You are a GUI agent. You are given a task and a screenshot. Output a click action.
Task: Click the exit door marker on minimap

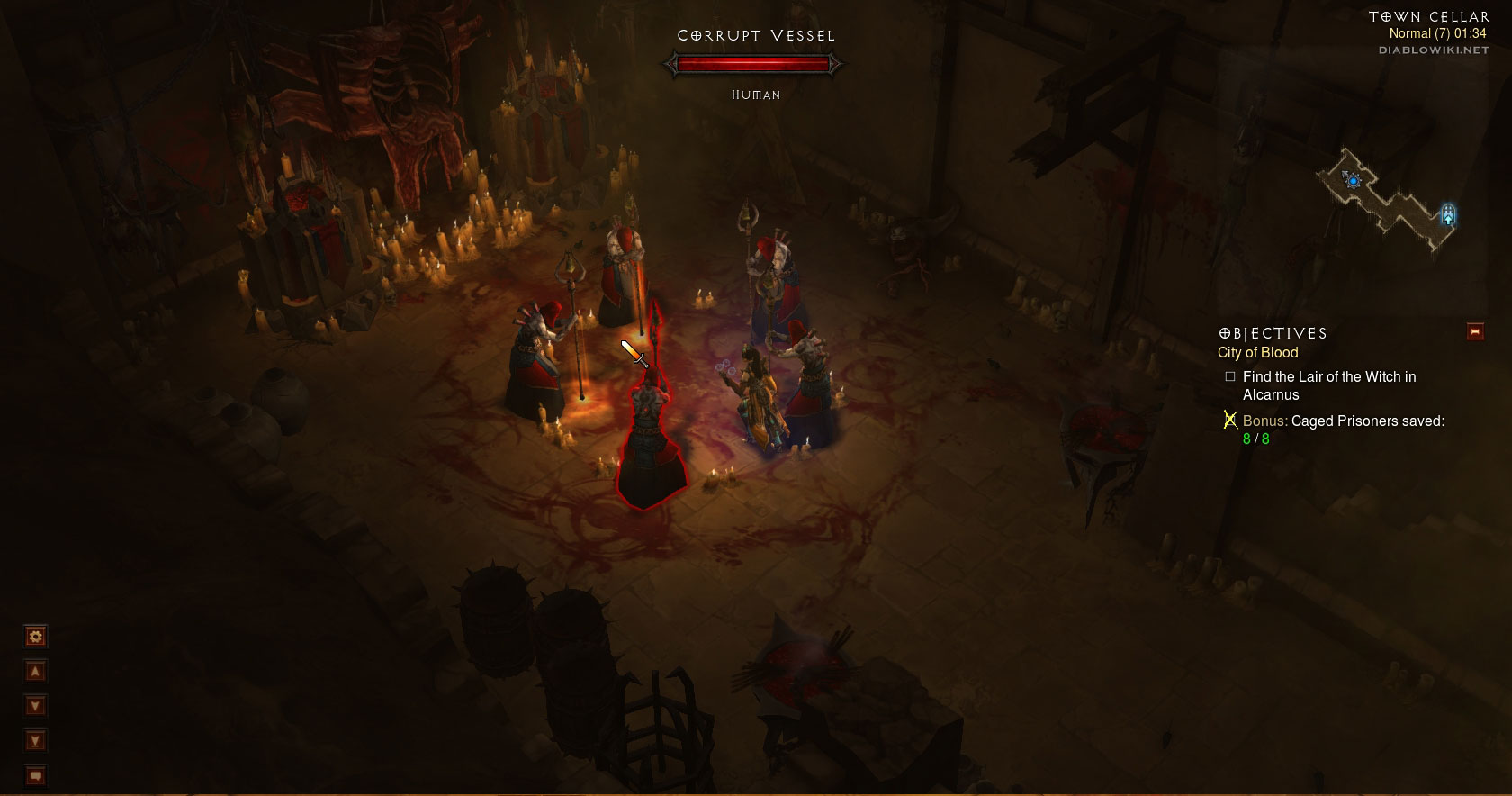(x=1447, y=214)
